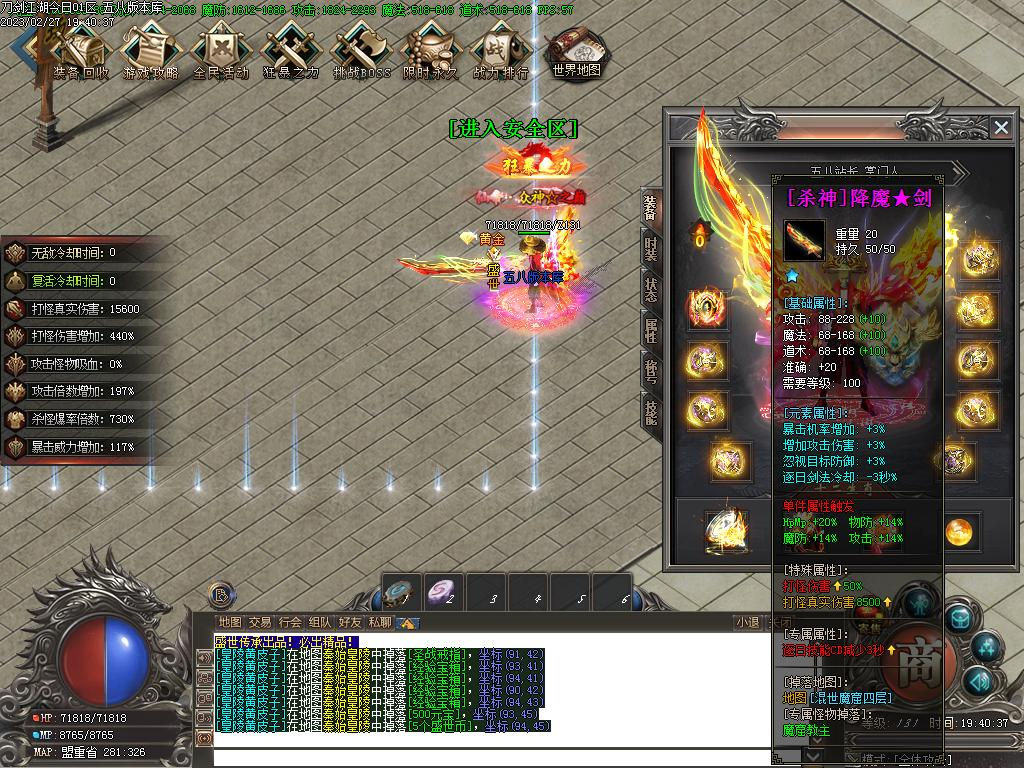Show the 战力排行 power ranking
The height and width of the screenshot is (768, 1024).
pyautogui.click(x=500, y=52)
